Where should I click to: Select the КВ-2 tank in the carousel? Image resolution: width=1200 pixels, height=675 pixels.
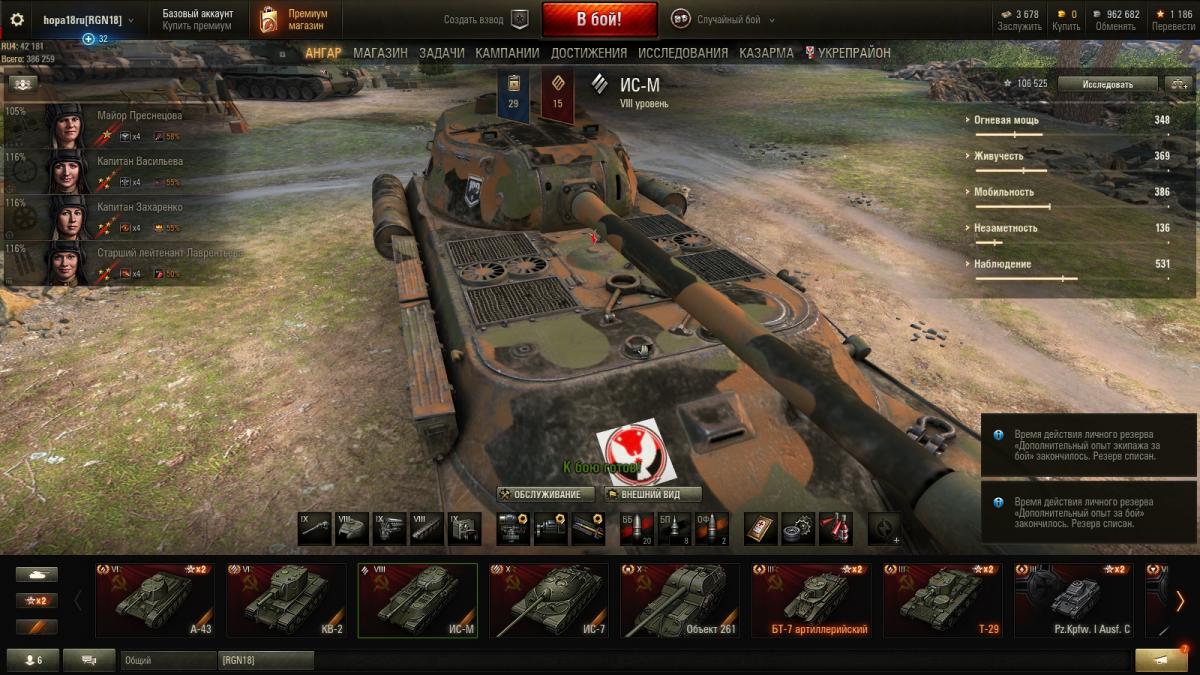pos(286,600)
